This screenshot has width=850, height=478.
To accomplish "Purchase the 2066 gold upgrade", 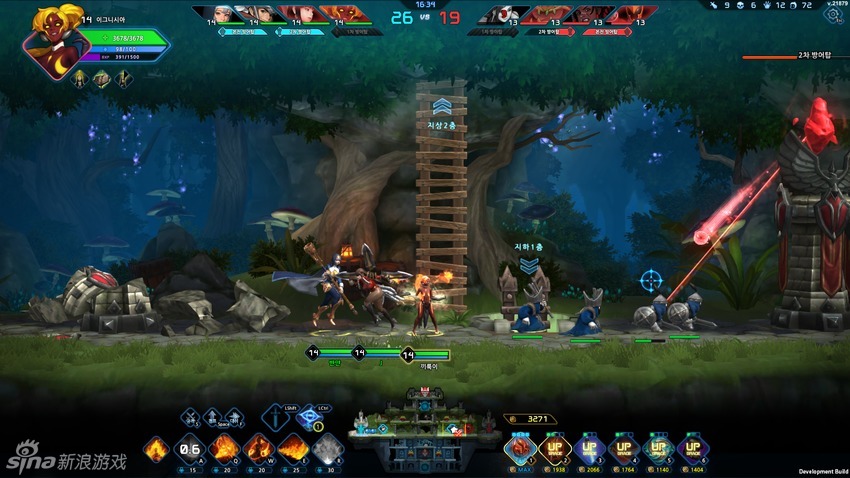I will (589, 447).
